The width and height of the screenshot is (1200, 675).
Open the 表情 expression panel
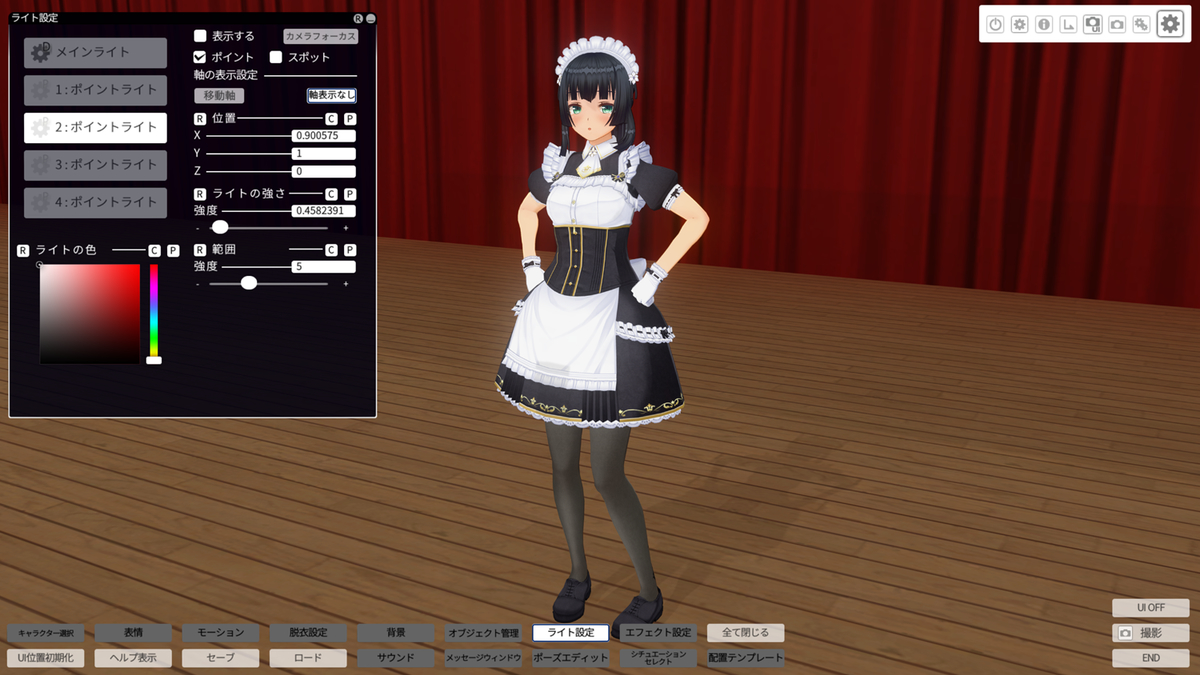pos(133,633)
